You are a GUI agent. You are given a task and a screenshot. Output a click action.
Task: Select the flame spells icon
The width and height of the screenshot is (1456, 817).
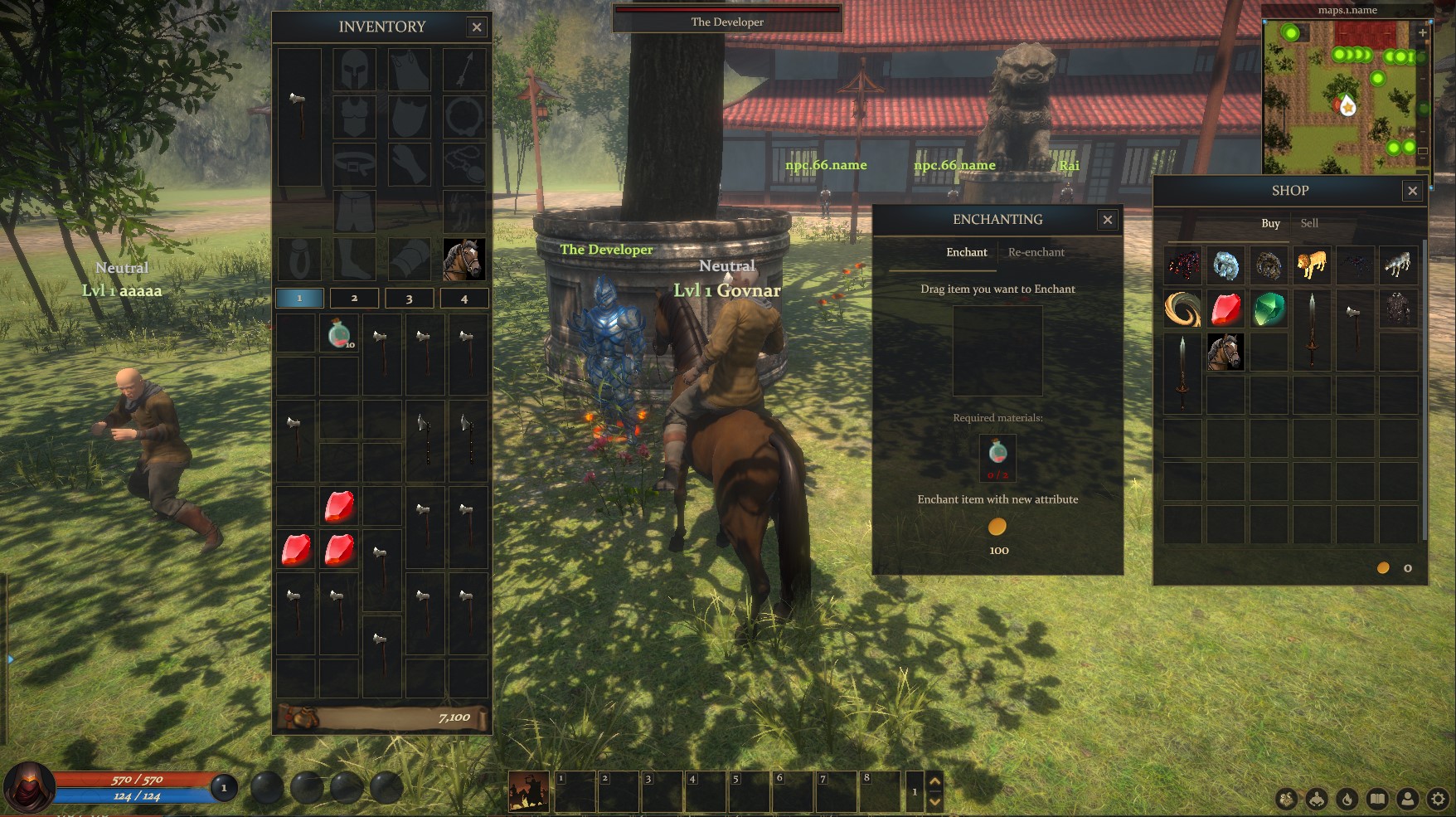click(1347, 798)
